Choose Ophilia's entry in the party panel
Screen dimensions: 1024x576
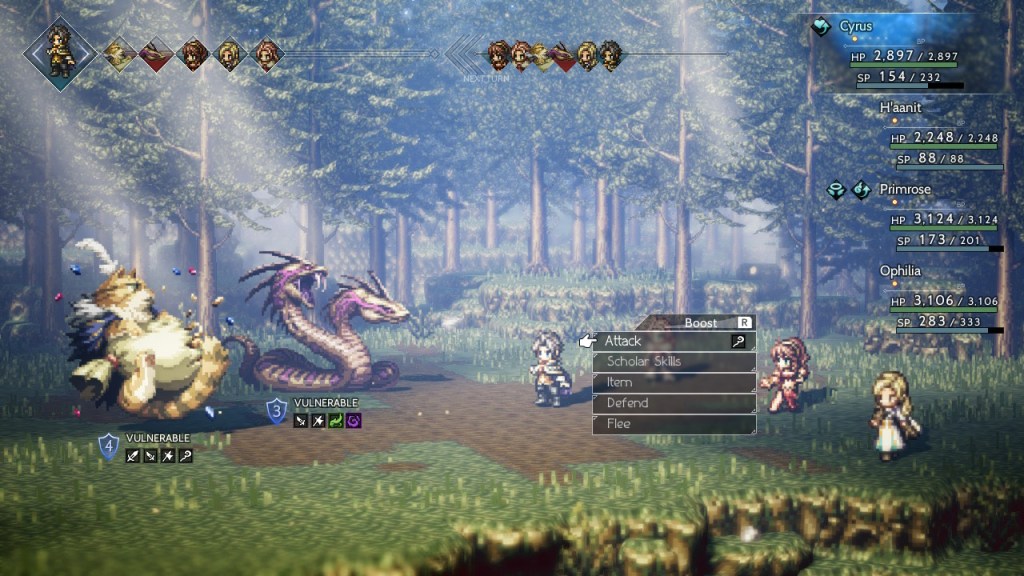pos(900,270)
